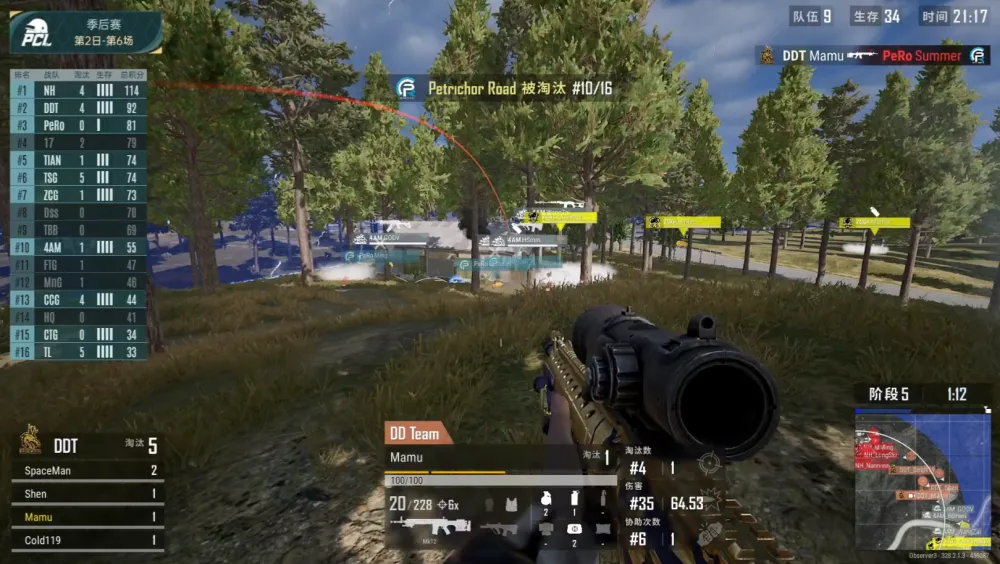Select the PeRo row in team standings
Viewport: 1000px width, 564px height.
click(79, 125)
